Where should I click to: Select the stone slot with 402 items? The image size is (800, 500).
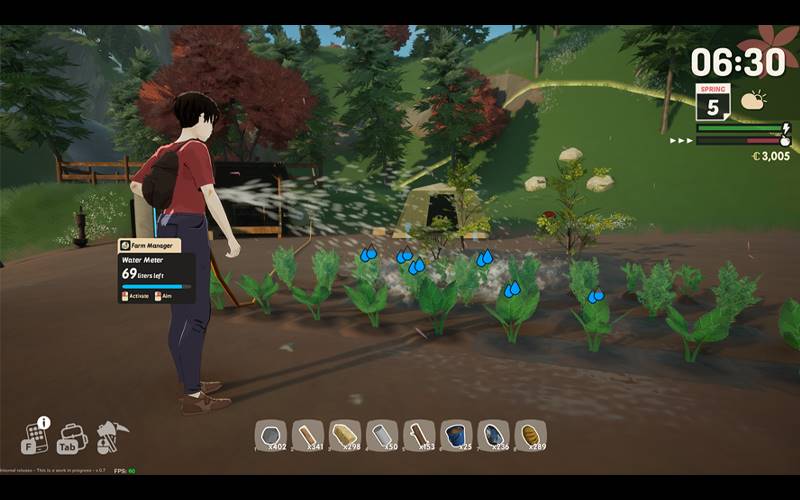coord(271,435)
